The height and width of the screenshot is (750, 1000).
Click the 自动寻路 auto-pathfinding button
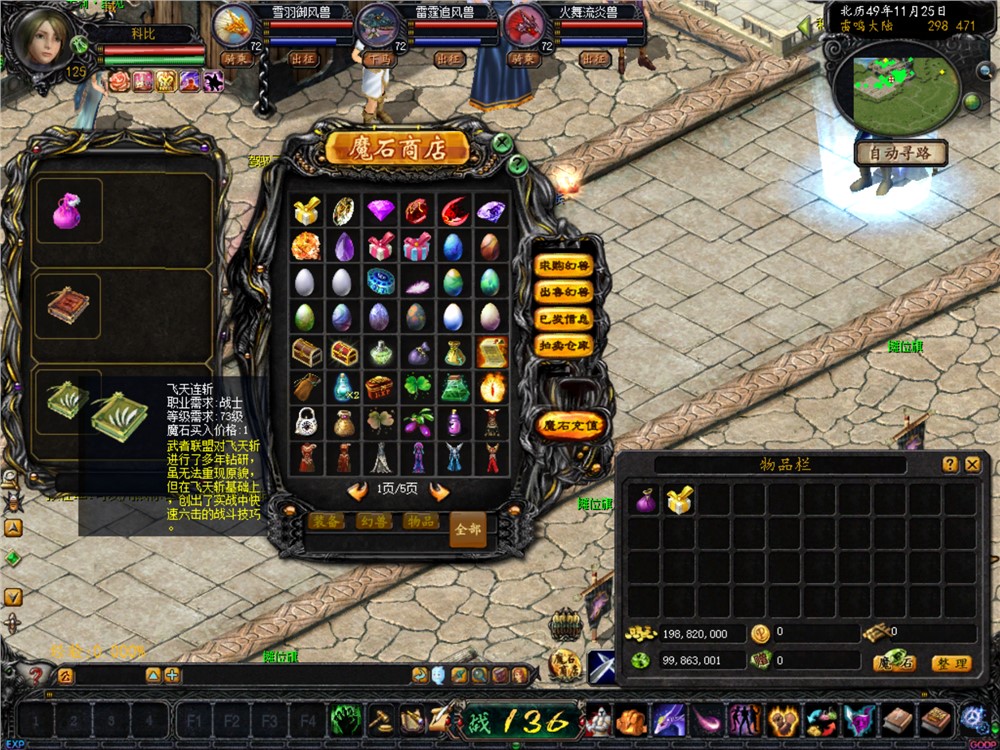pyautogui.click(x=900, y=154)
